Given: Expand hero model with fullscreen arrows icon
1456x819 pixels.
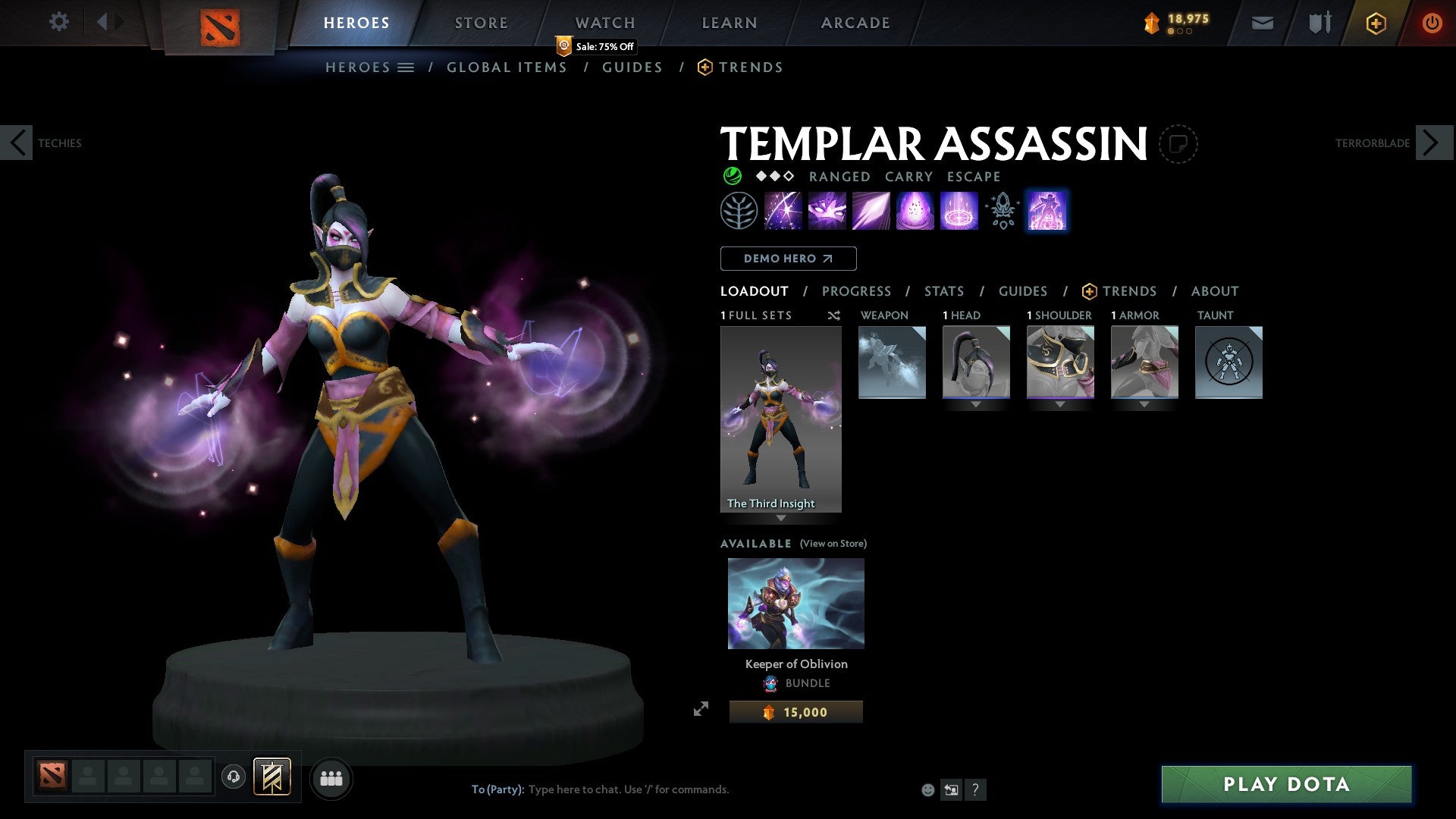Looking at the screenshot, I should click(701, 710).
